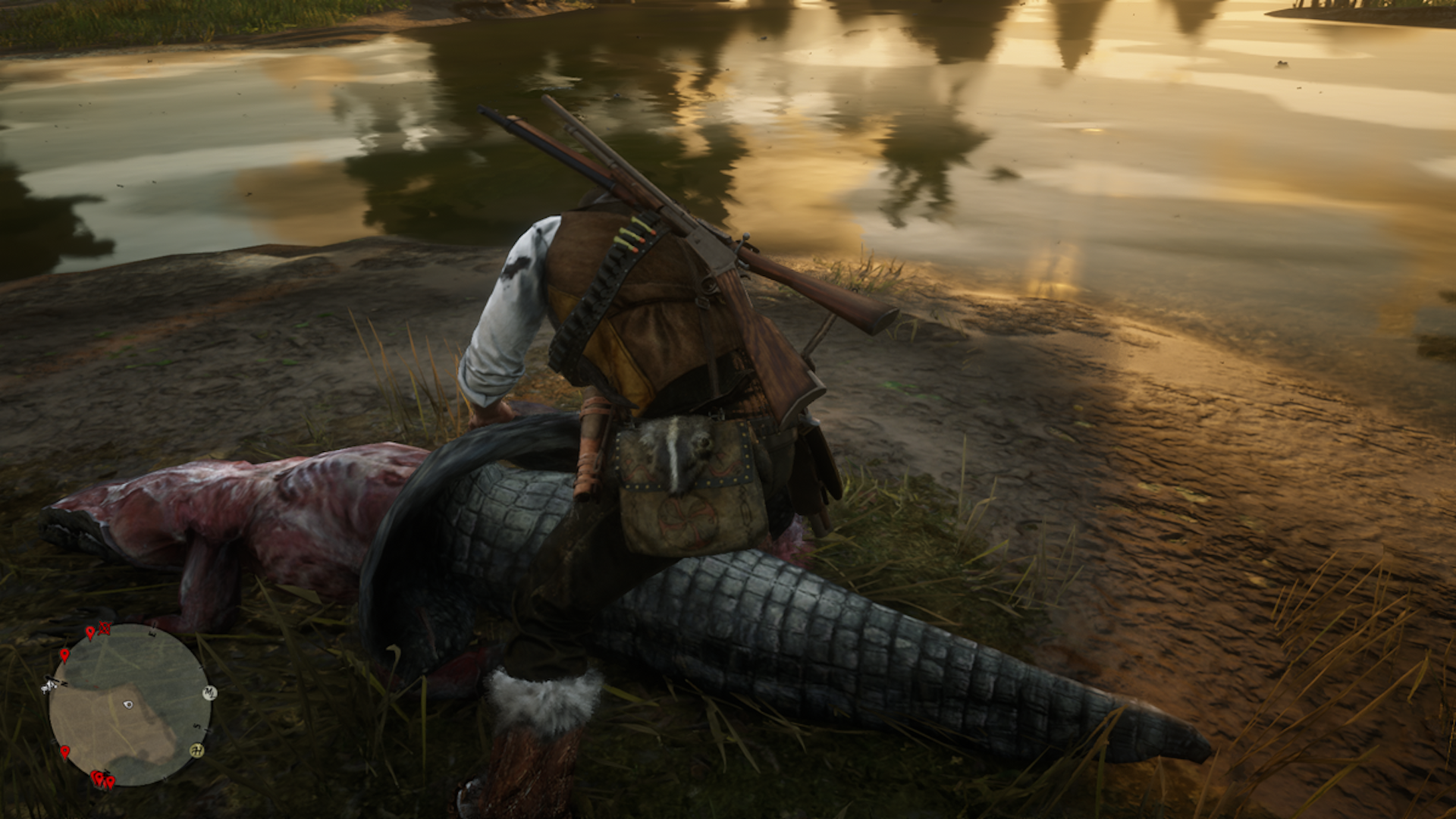Select the lone red pin on minimap southwest
Image resolution: width=1456 pixels, height=819 pixels.
(x=65, y=752)
